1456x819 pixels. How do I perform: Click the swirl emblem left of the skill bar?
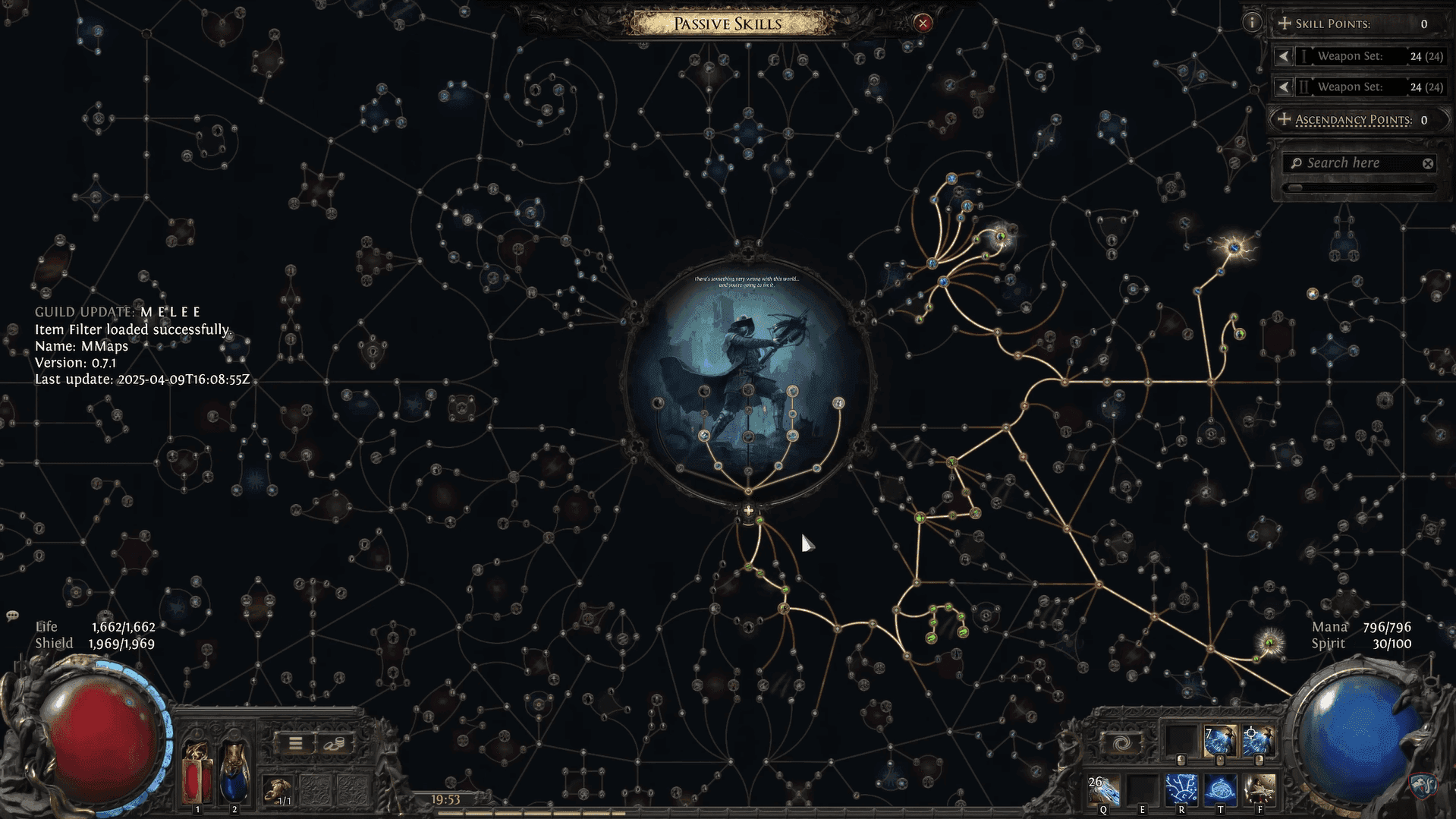pyautogui.click(x=1121, y=742)
